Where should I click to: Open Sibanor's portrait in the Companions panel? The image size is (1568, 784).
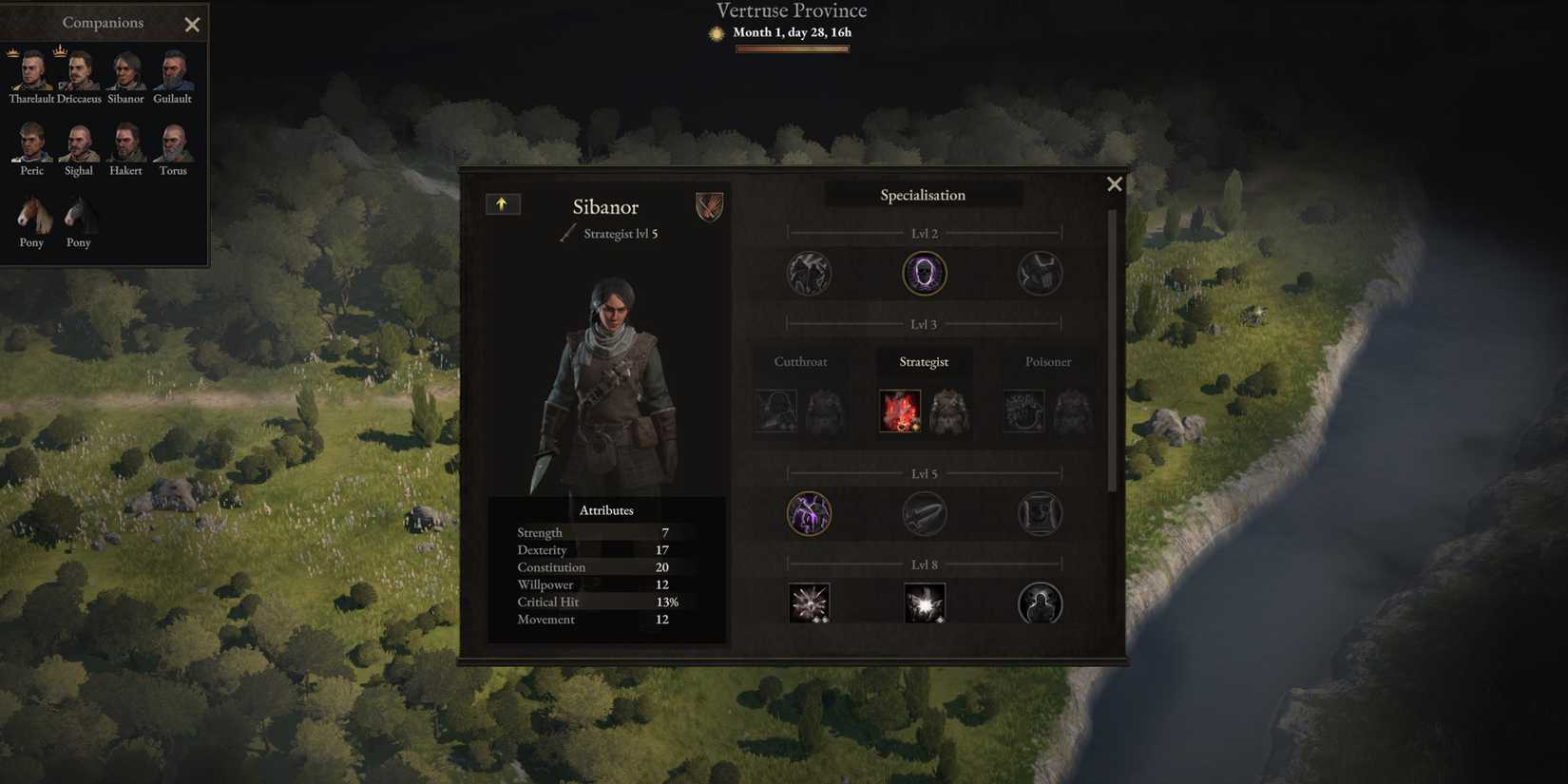tap(124, 68)
